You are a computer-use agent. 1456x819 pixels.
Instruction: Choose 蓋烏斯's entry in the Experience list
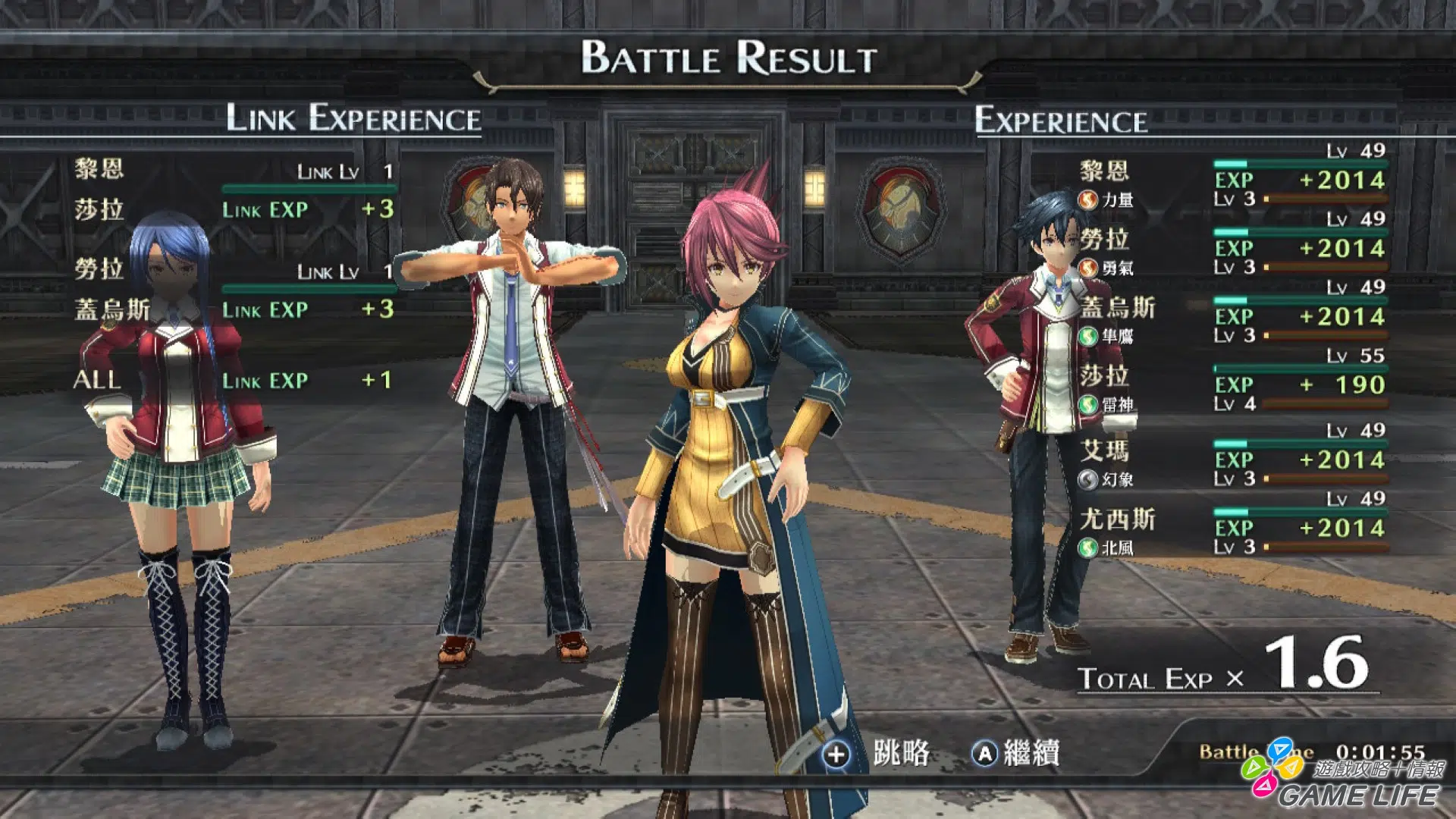pos(1118,308)
